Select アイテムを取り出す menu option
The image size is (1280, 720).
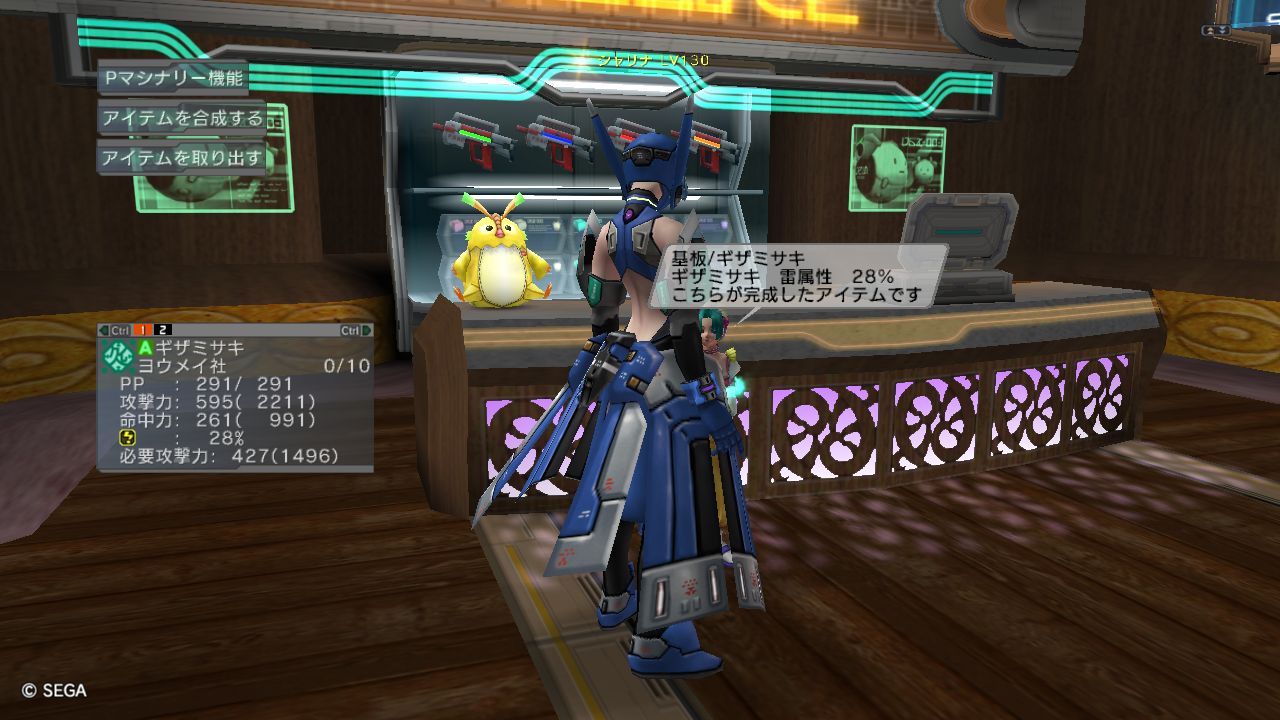coord(182,158)
